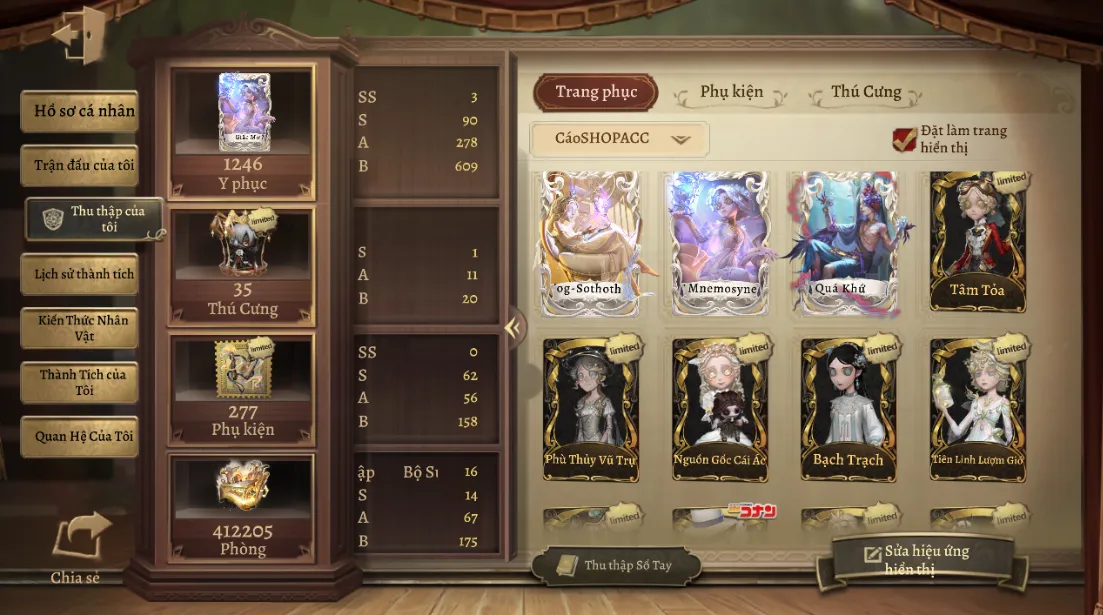Choose the Thú Cưng shelf category
1103x615 pixels.
242,267
